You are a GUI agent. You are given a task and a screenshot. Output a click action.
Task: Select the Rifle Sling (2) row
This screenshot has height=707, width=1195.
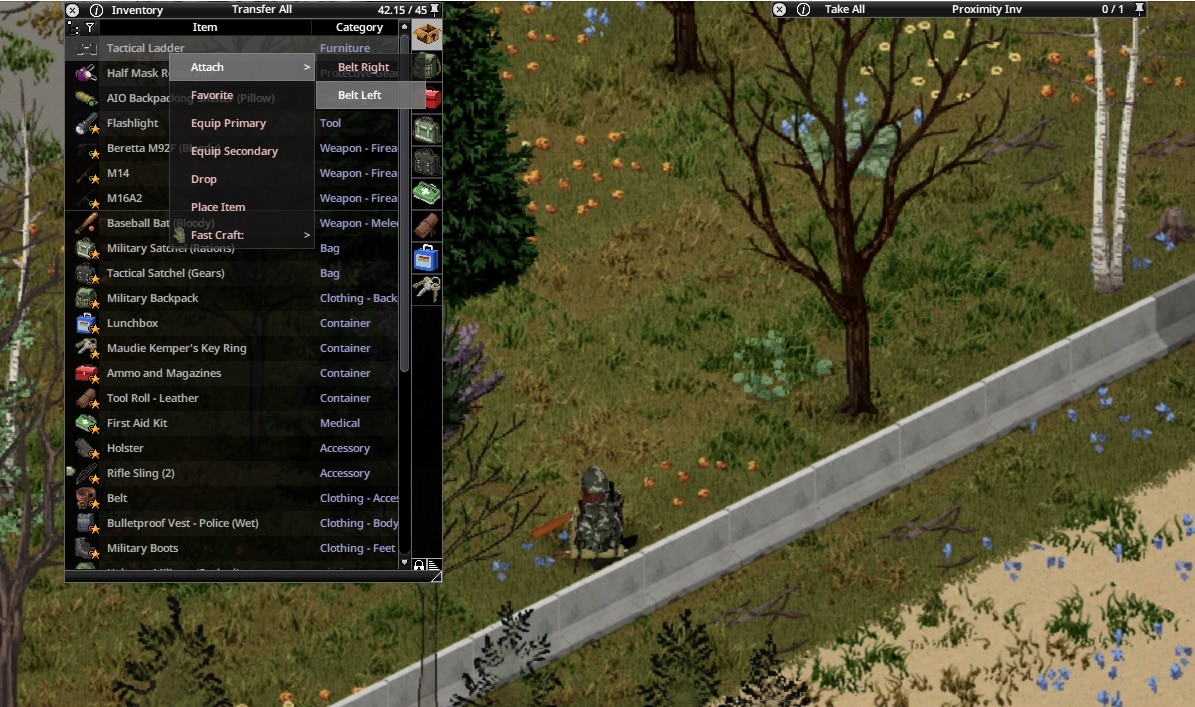click(140, 473)
